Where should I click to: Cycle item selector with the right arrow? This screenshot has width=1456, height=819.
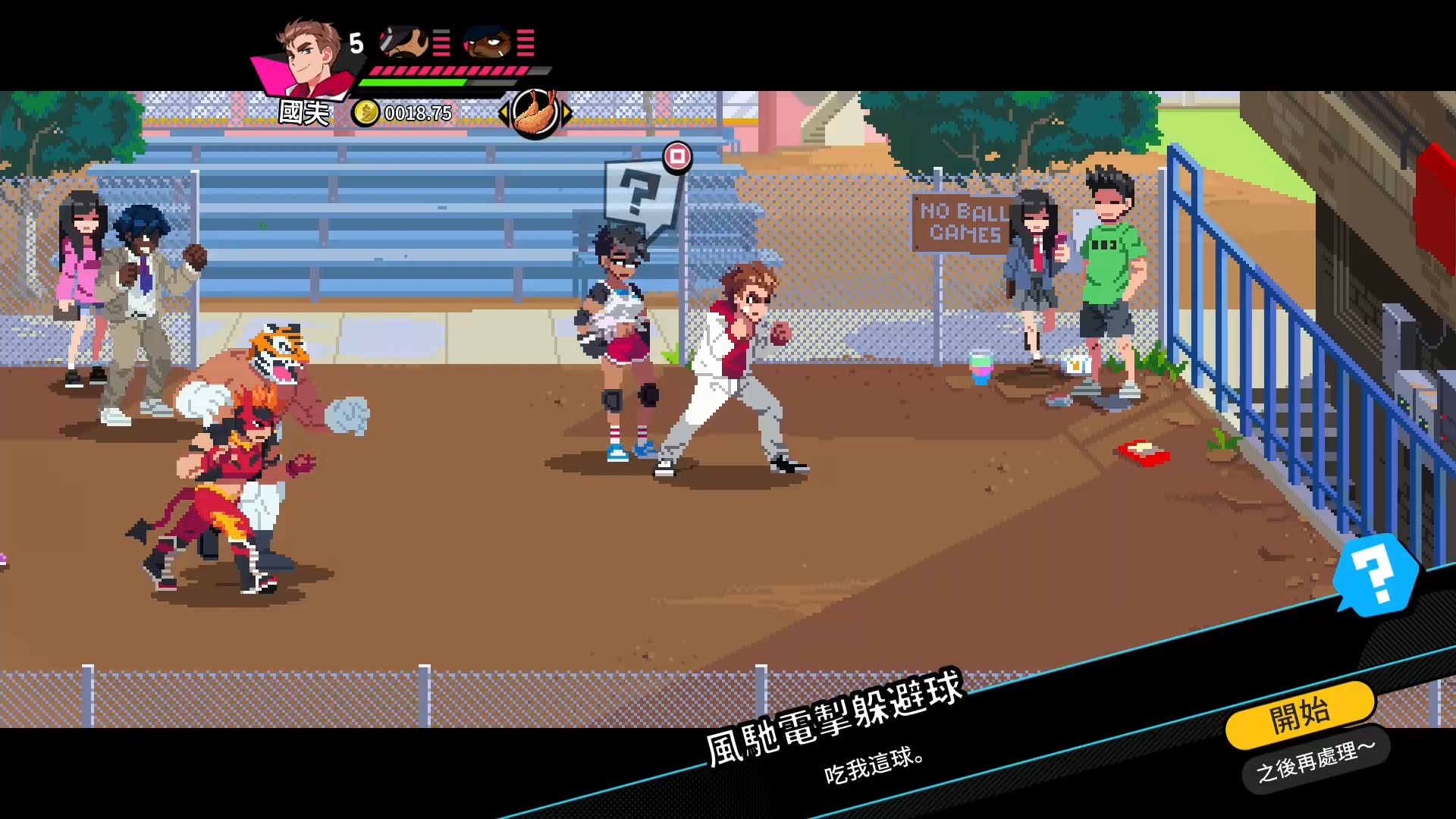coord(566,114)
